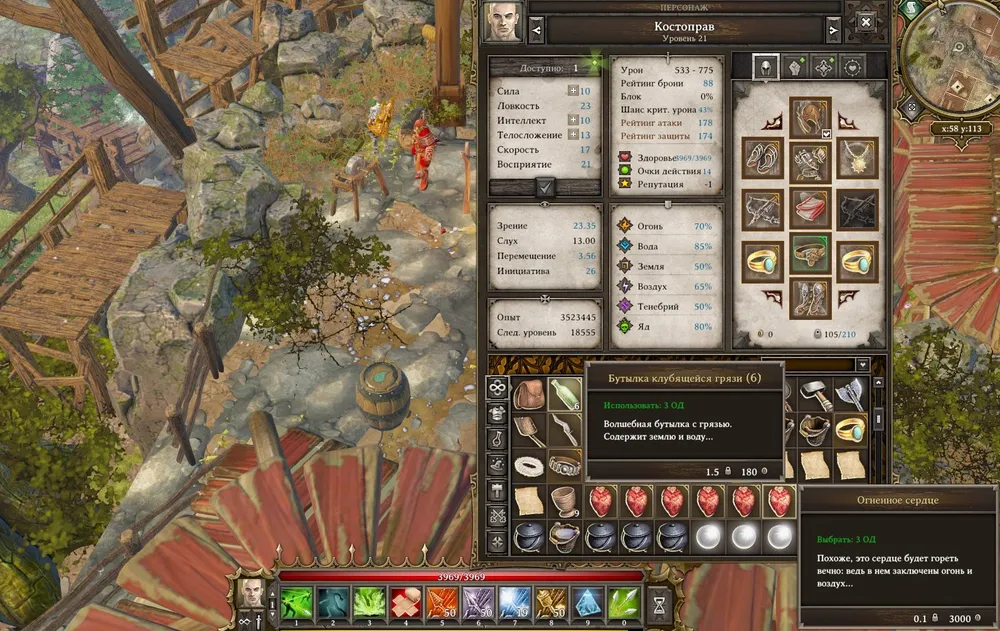Select the leather backpack in inventory
The image size is (1000, 631).
click(x=529, y=395)
